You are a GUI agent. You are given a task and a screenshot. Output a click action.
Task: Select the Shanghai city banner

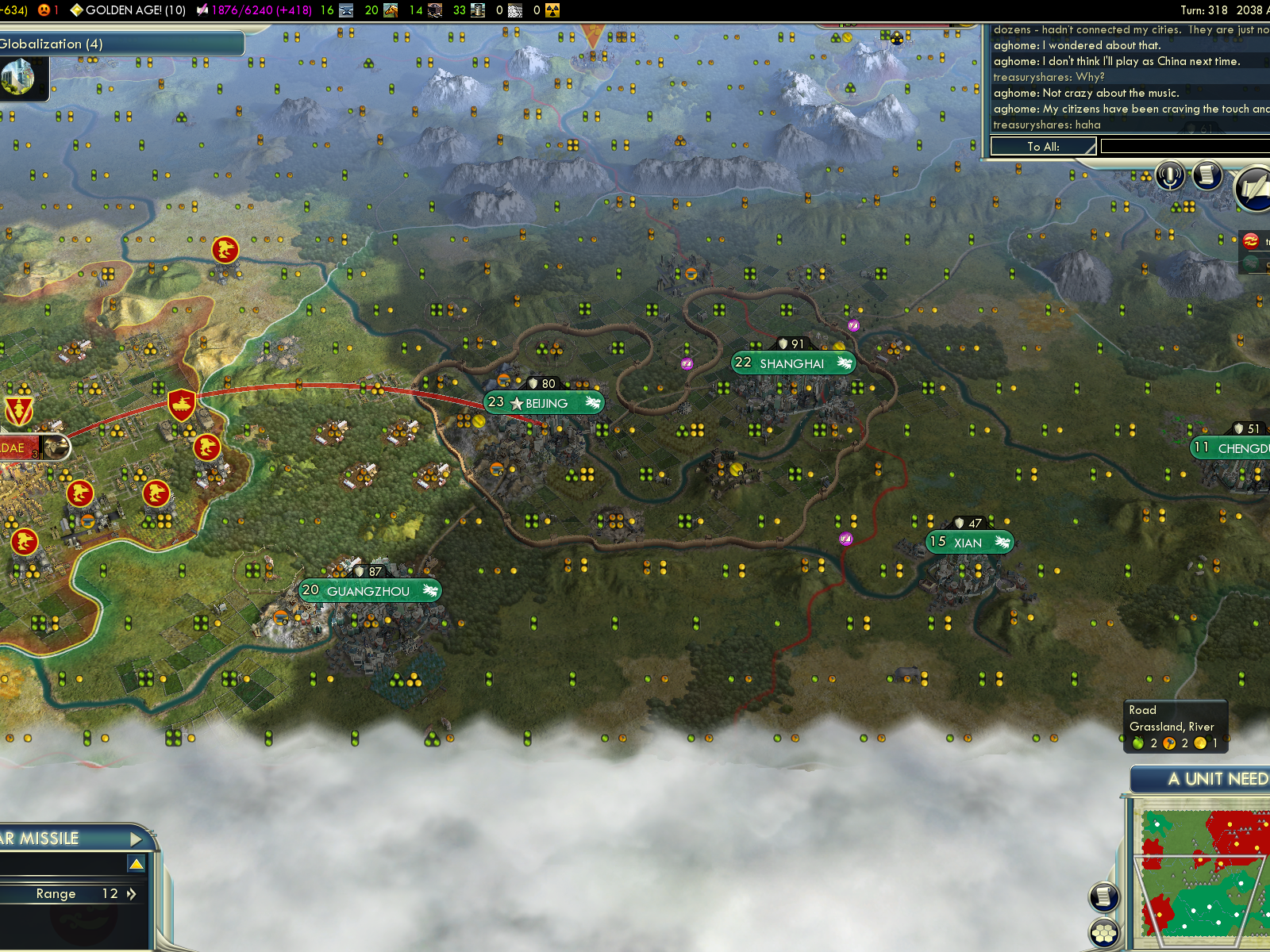[793, 363]
